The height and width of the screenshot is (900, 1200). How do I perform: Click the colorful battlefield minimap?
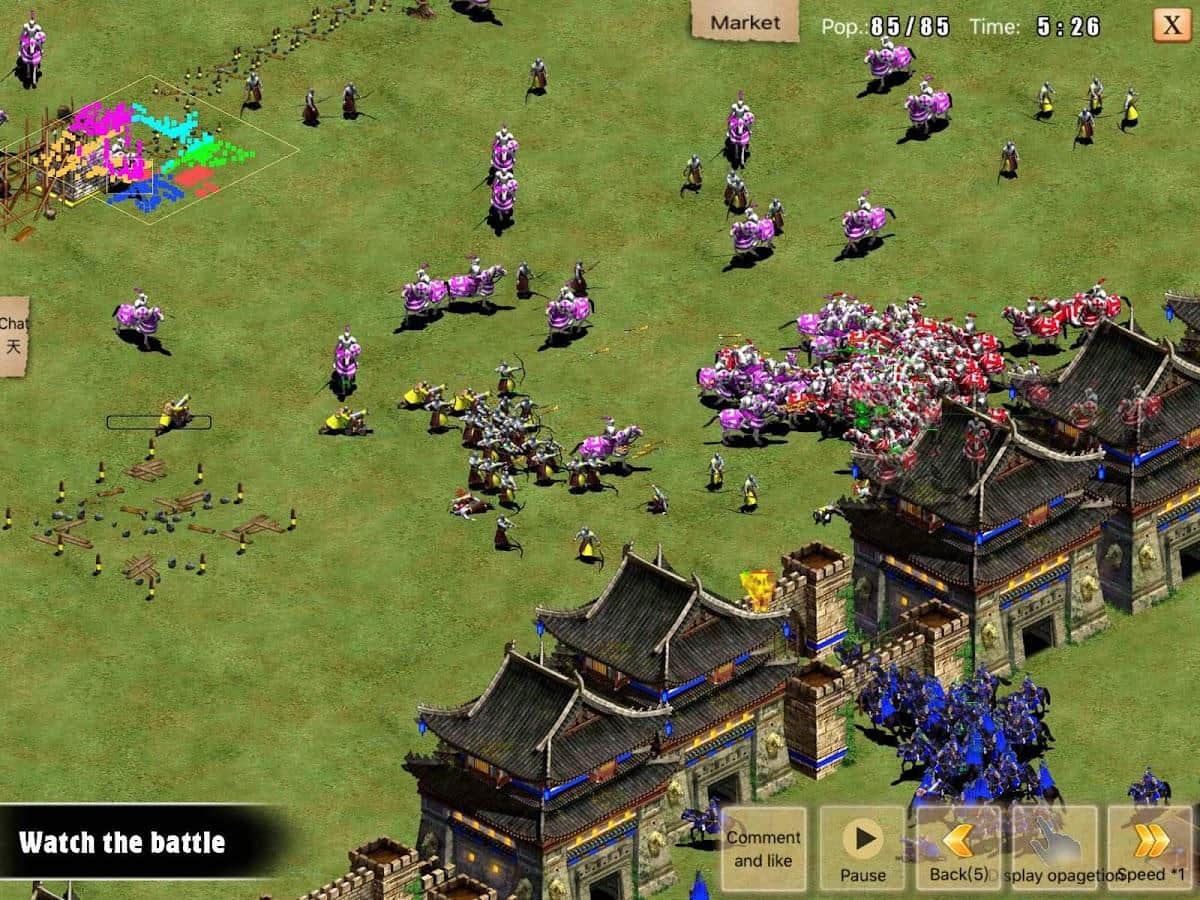click(x=150, y=150)
